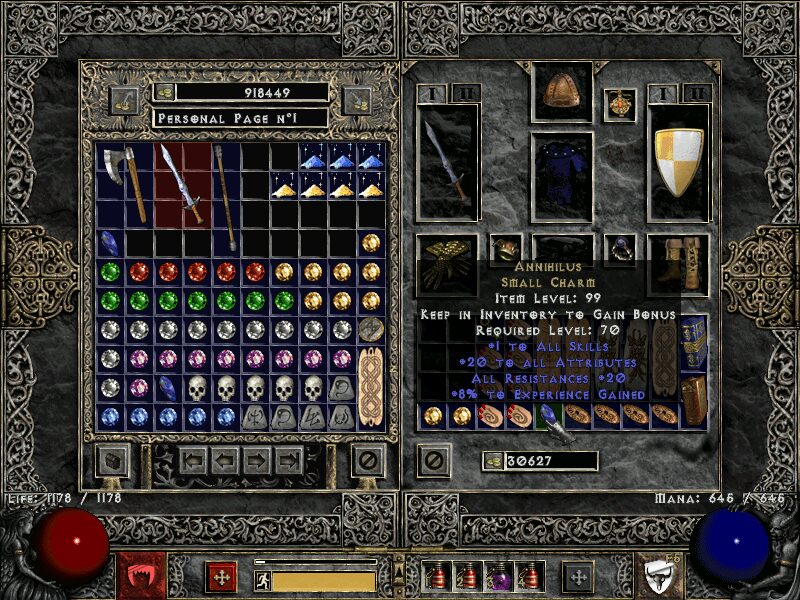Select the long staff in the stash

pyautogui.click(x=227, y=196)
